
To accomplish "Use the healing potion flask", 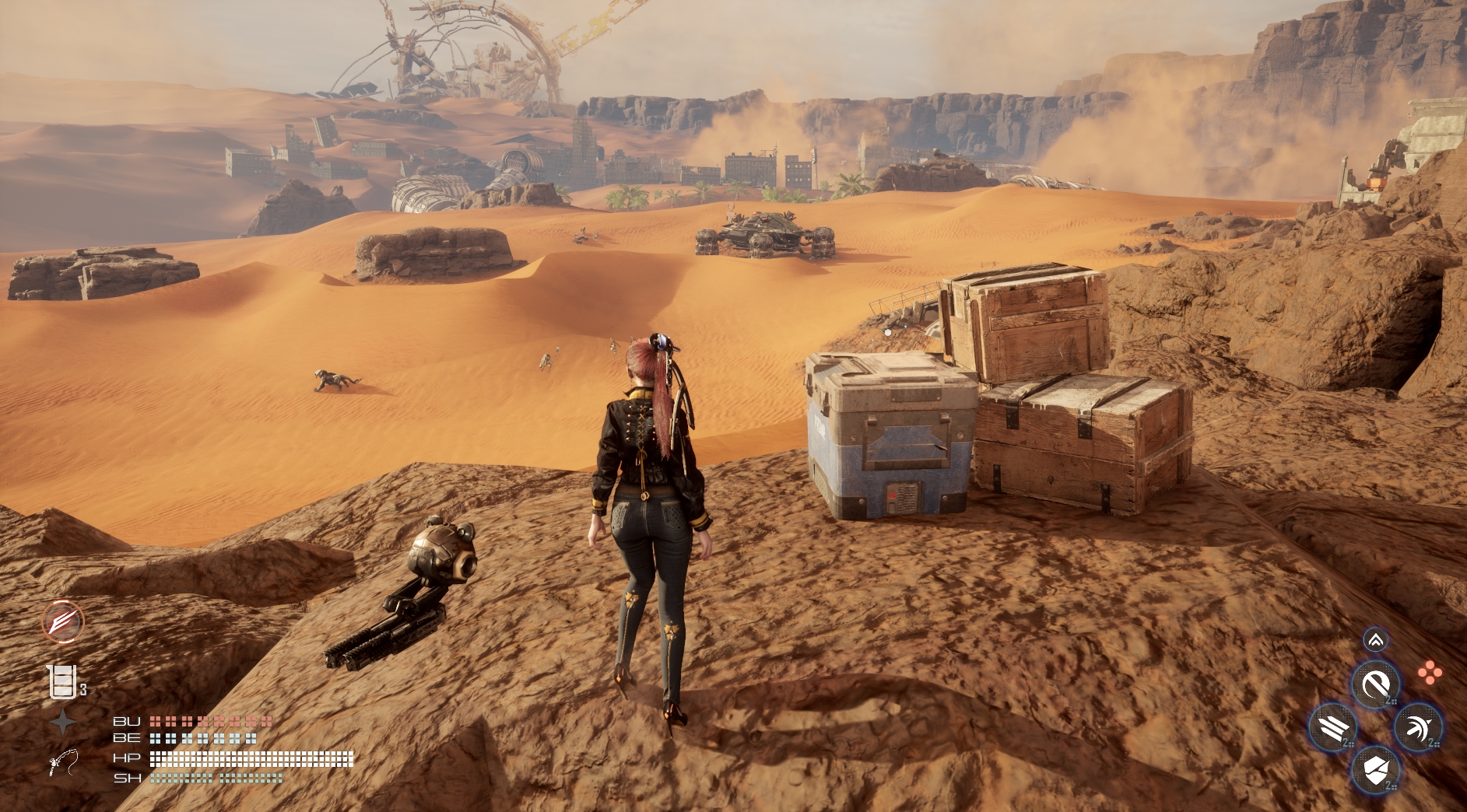I will tap(62, 681).
